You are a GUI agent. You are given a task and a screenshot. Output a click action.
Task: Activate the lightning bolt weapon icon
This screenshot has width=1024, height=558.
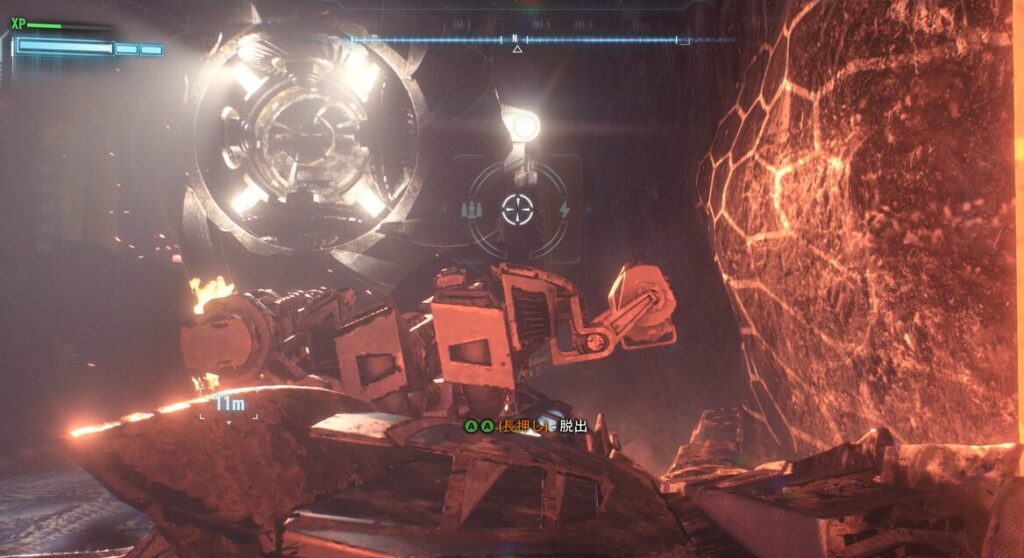pyautogui.click(x=564, y=210)
